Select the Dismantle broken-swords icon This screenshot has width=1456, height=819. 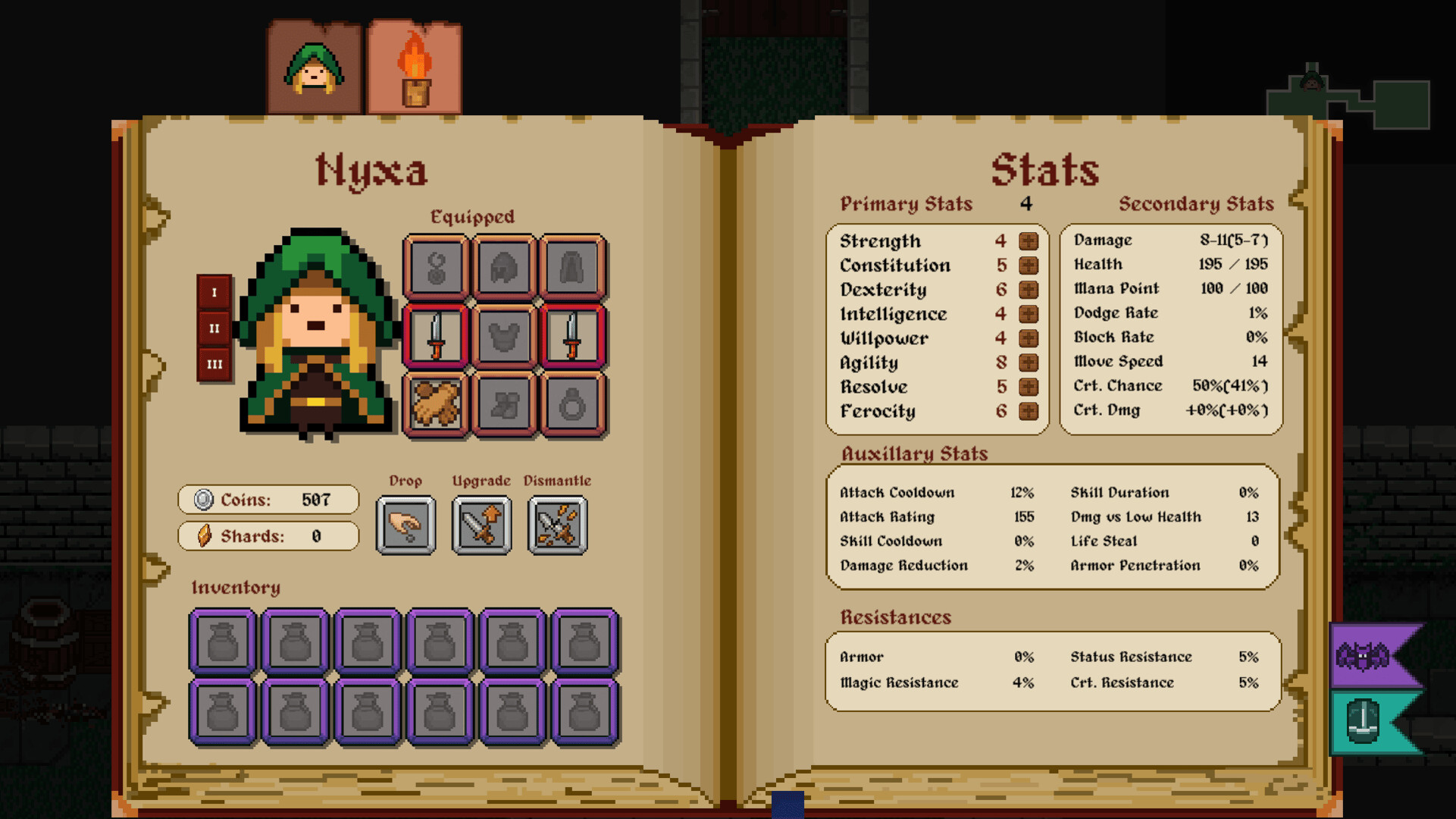(x=558, y=525)
